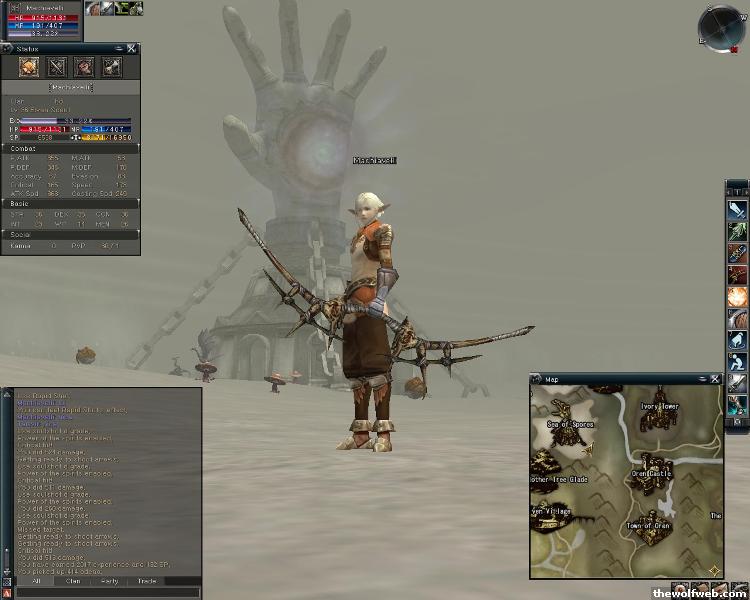Activate the orange fire orb shortcut

(x=737, y=297)
